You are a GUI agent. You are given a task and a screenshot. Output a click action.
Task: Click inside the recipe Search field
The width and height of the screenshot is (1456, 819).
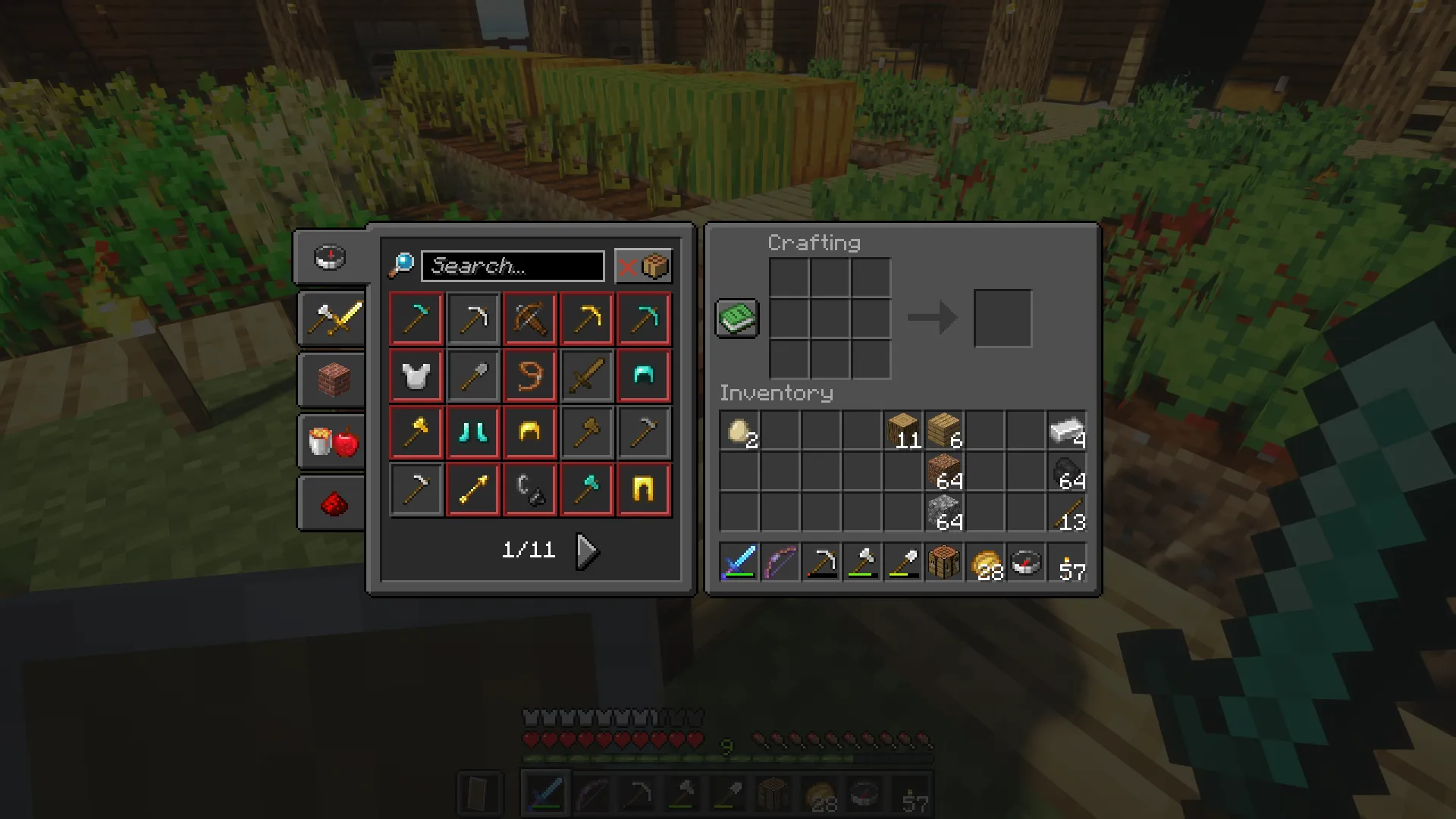pyautogui.click(x=512, y=265)
